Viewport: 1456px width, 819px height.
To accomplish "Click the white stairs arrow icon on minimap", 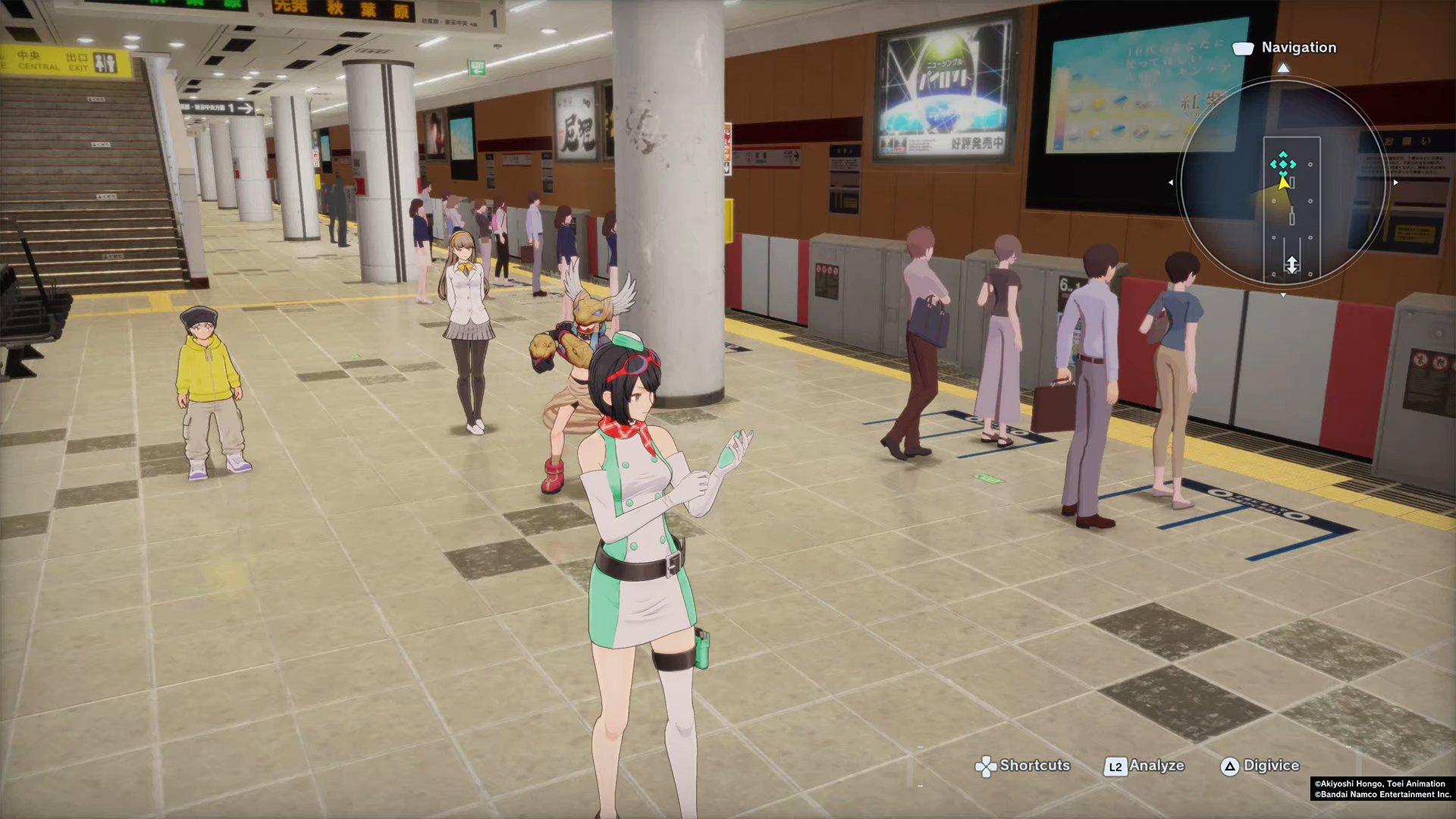I will (1292, 263).
